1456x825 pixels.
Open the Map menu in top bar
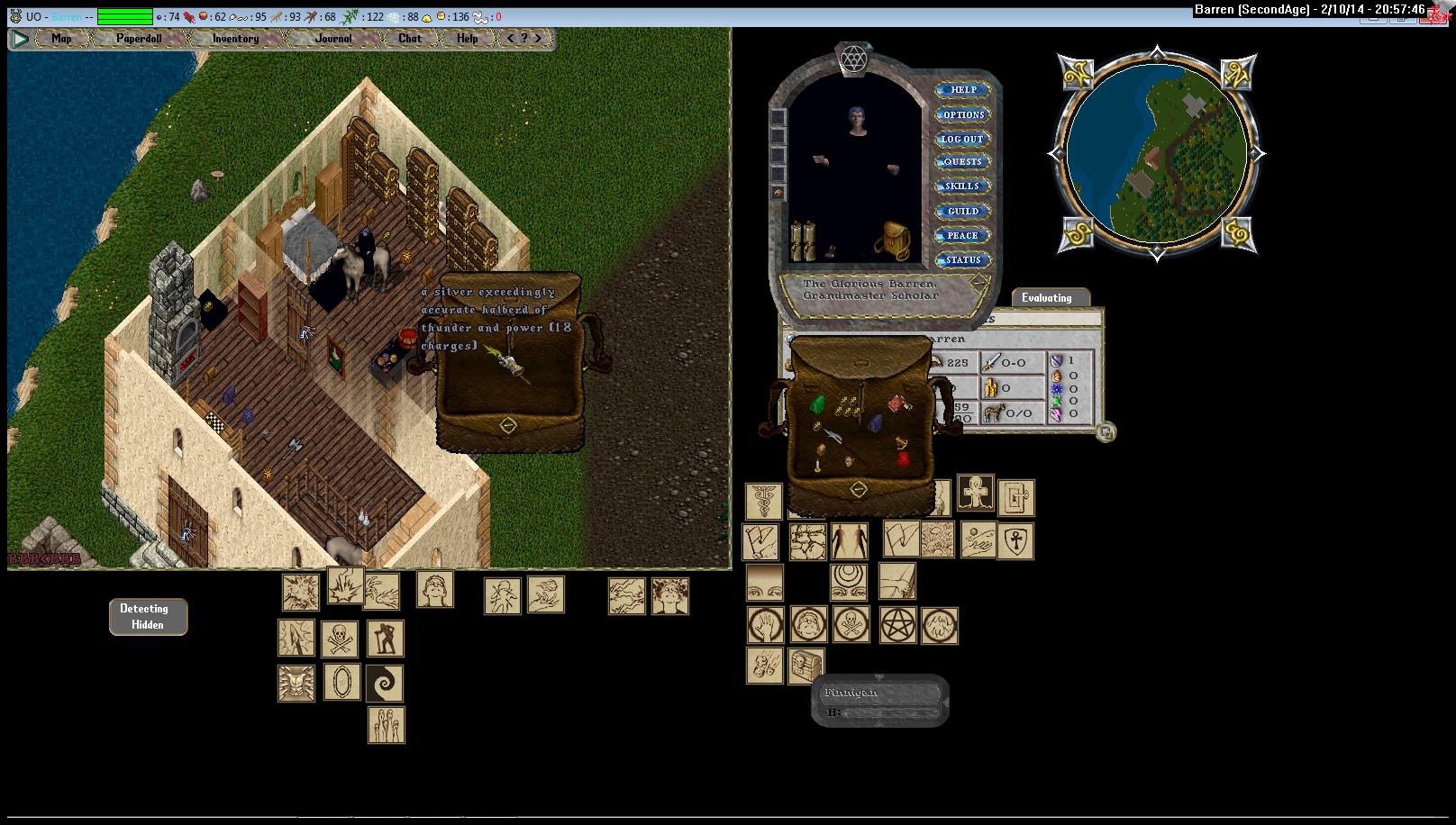click(x=61, y=39)
